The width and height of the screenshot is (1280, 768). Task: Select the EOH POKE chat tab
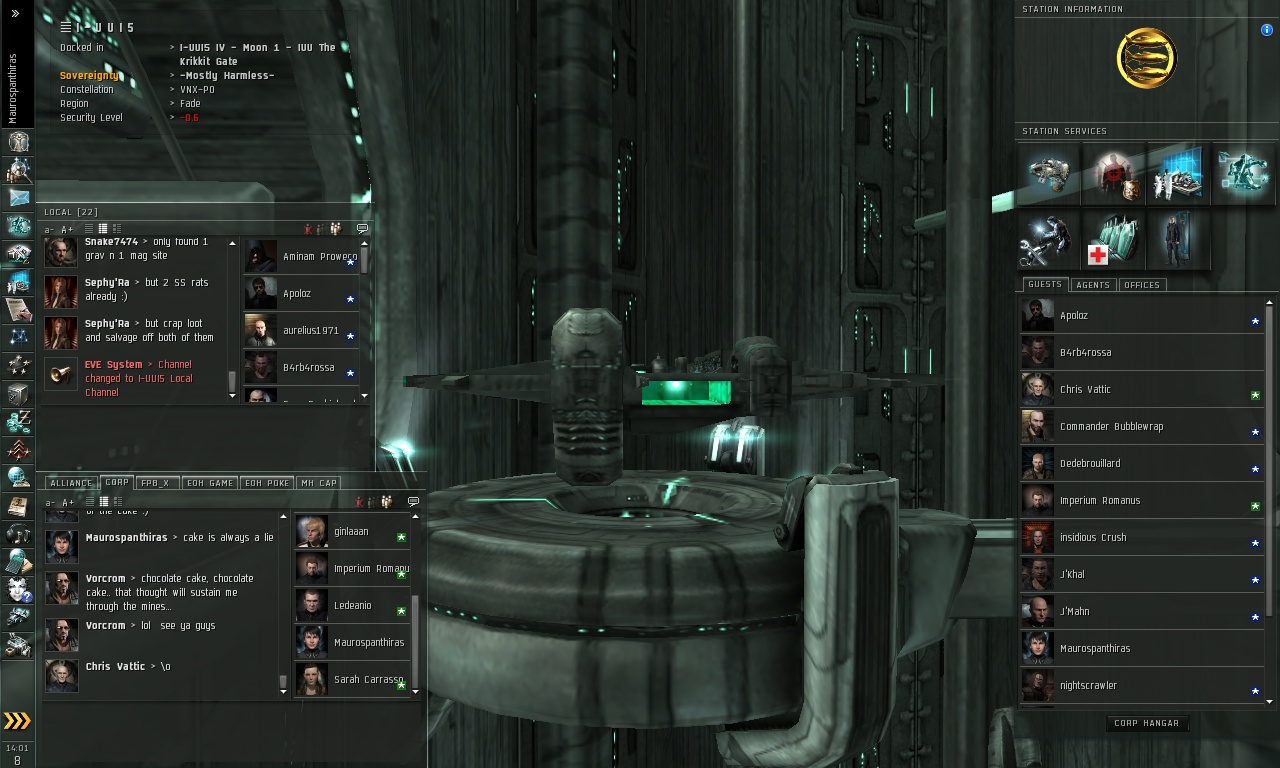(x=267, y=483)
